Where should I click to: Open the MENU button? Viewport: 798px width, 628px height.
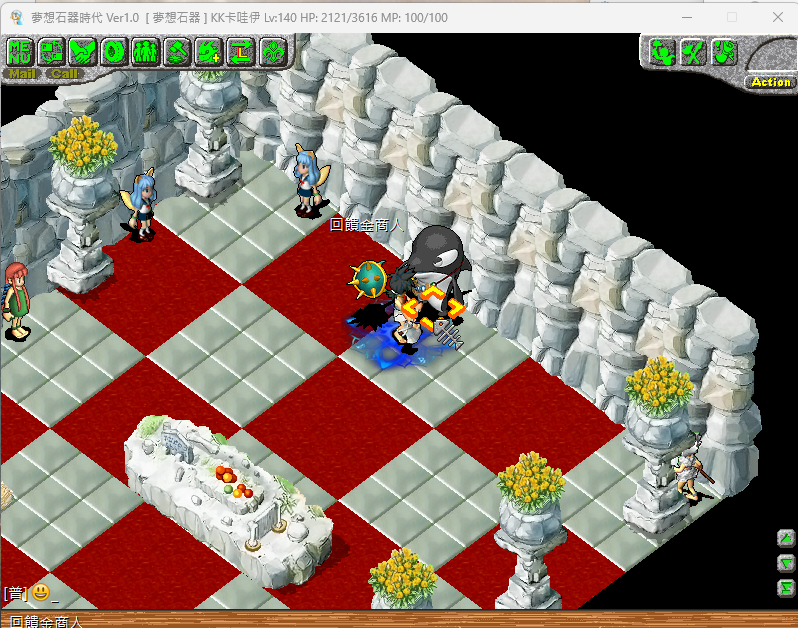click(20, 51)
